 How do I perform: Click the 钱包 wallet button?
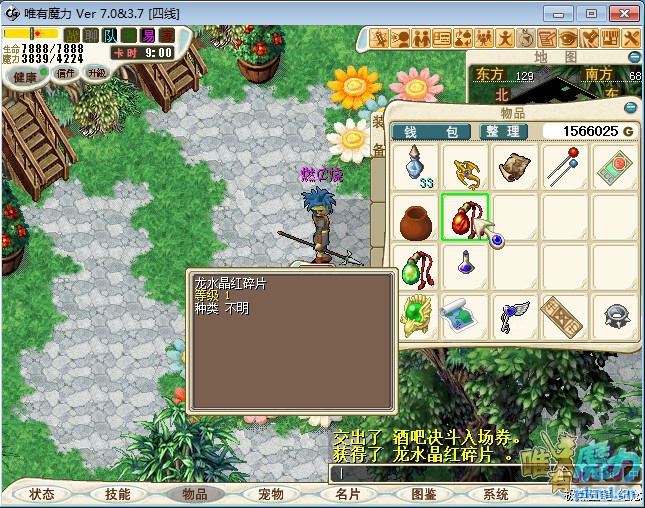coord(431,132)
